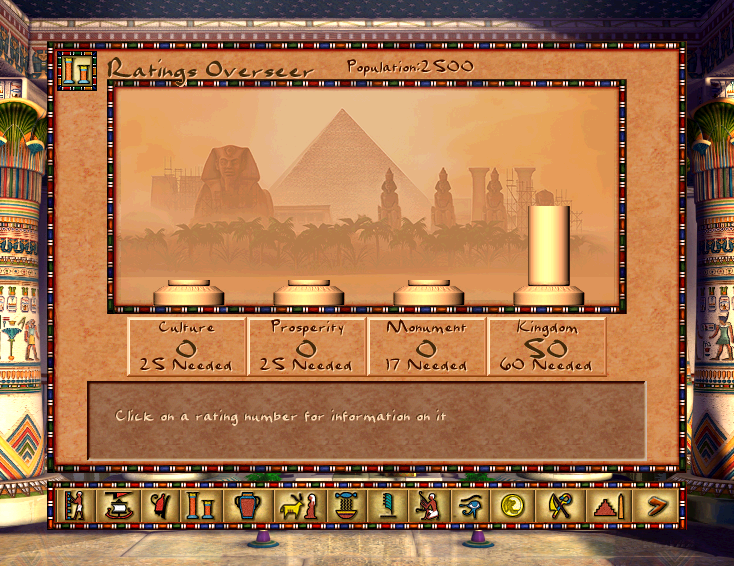734x566 pixels.
Task: Click the red arrow at the toolbar's end
Action: (656, 505)
